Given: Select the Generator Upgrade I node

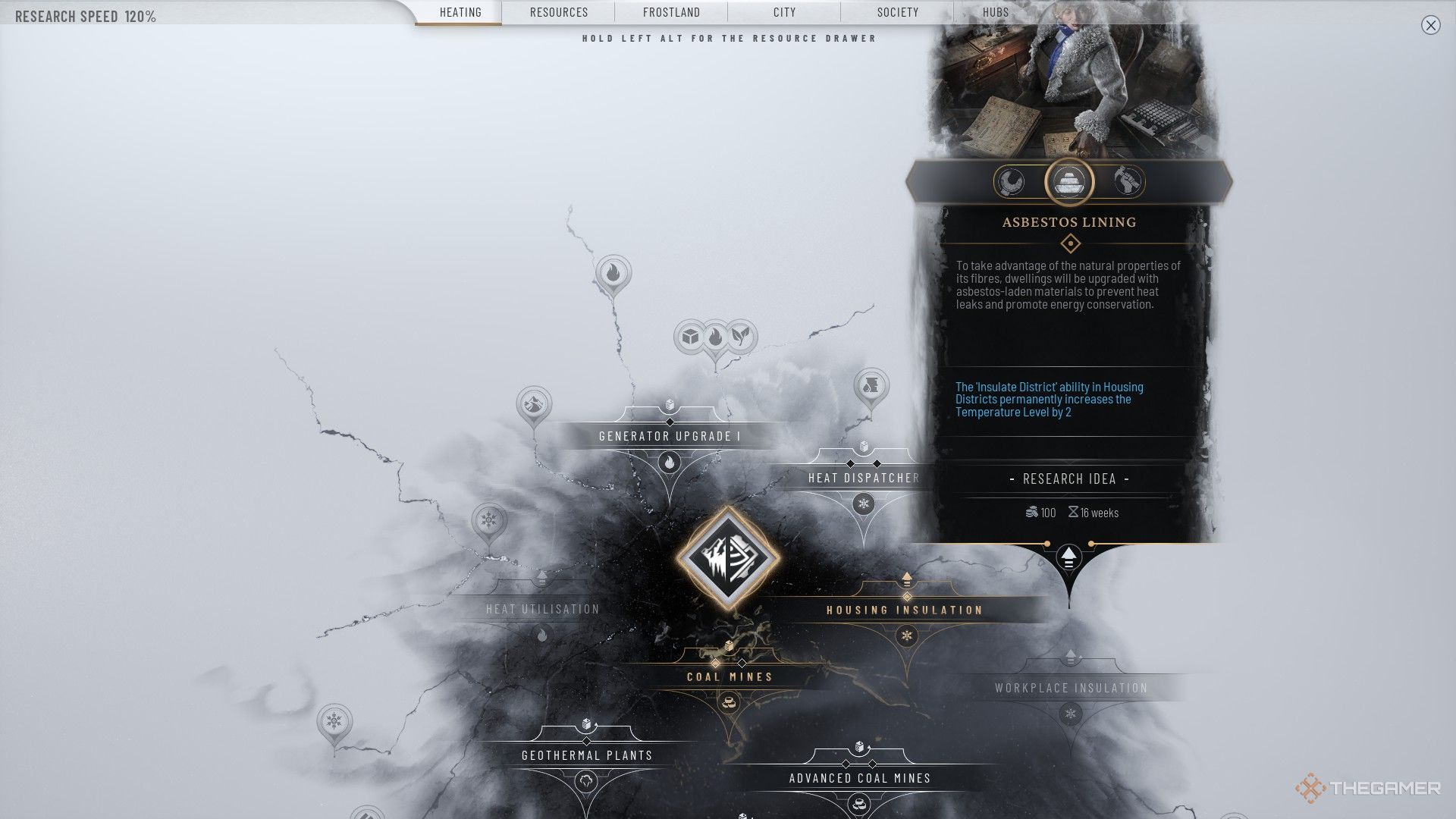Looking at the screenshot, I should click(x=670, y=436).
